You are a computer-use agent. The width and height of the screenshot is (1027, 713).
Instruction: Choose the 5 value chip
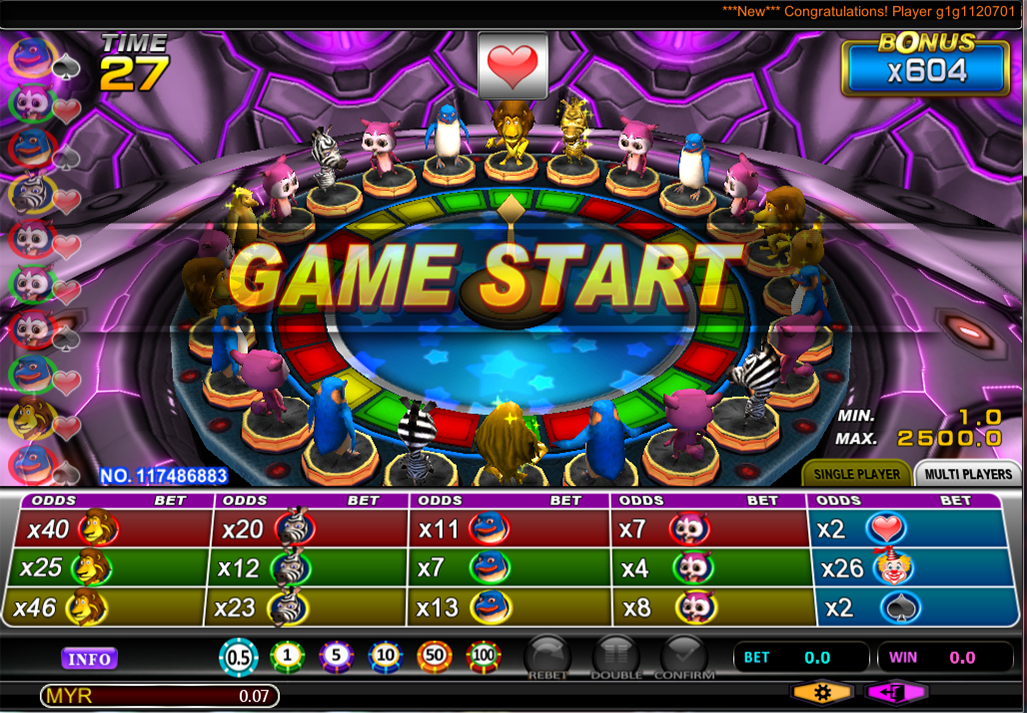336,657
